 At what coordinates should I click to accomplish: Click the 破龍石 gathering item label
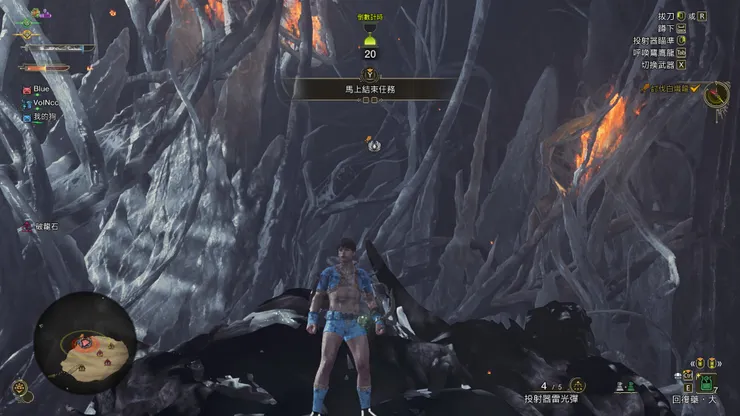click(44, 227)
